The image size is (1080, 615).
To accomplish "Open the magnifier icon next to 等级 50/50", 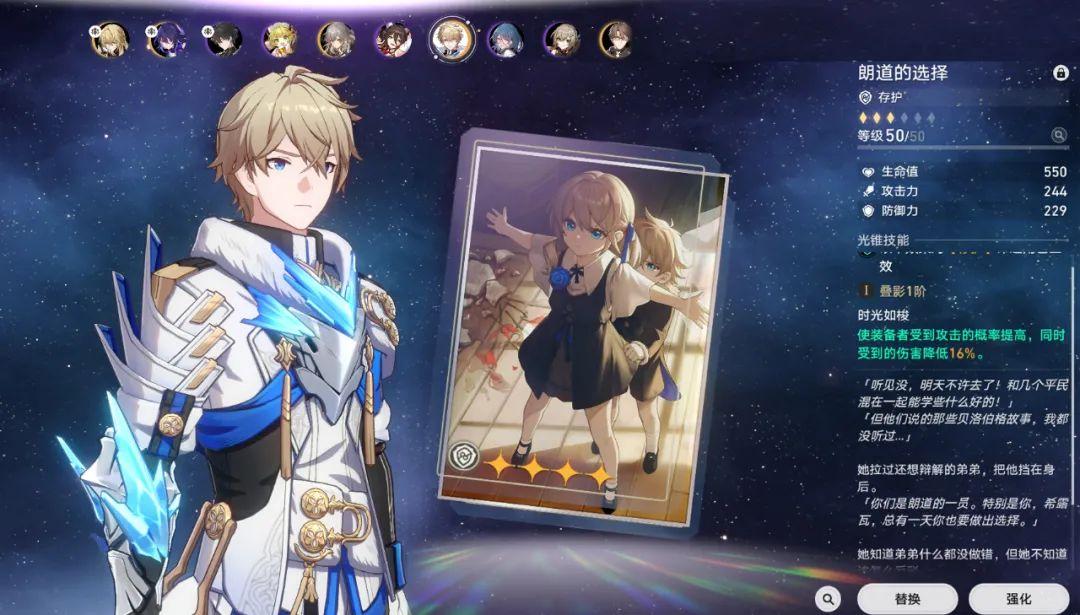I will (x=1058, y=135).
